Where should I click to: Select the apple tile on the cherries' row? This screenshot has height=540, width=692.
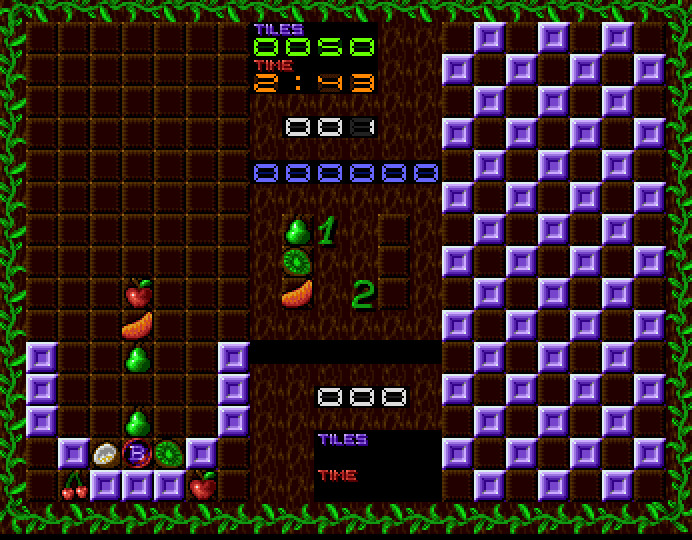coord(202,487)
